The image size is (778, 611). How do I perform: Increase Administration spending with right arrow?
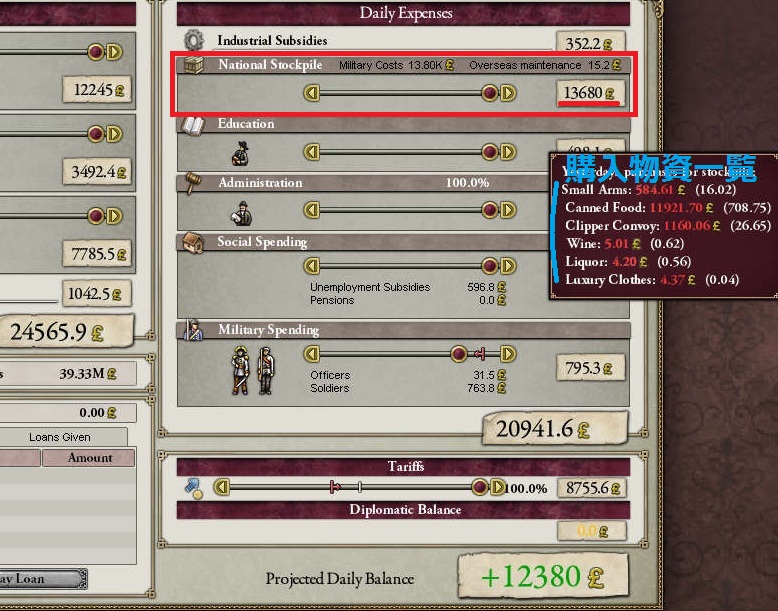[x=508, y=211]
